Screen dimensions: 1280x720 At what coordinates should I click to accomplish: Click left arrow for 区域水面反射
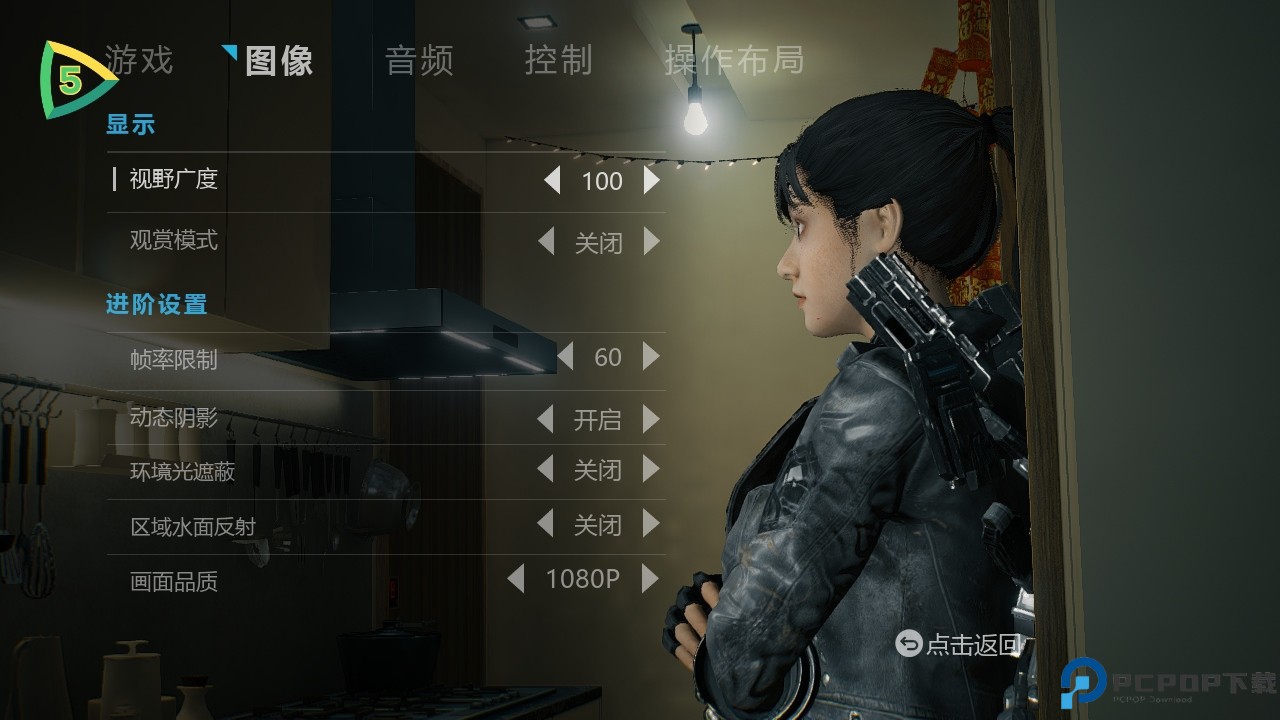pos(546,524)
